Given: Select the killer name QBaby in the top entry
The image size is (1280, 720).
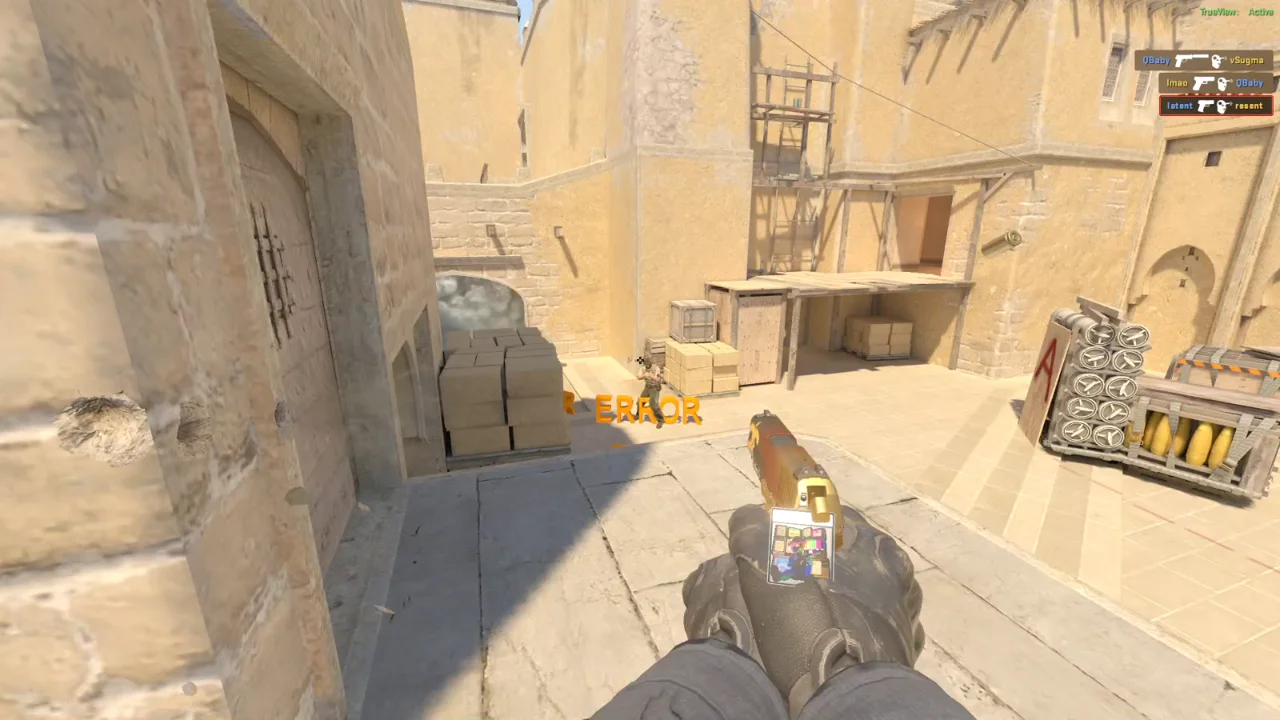Looking at the screenshot, I should 1156,60.
